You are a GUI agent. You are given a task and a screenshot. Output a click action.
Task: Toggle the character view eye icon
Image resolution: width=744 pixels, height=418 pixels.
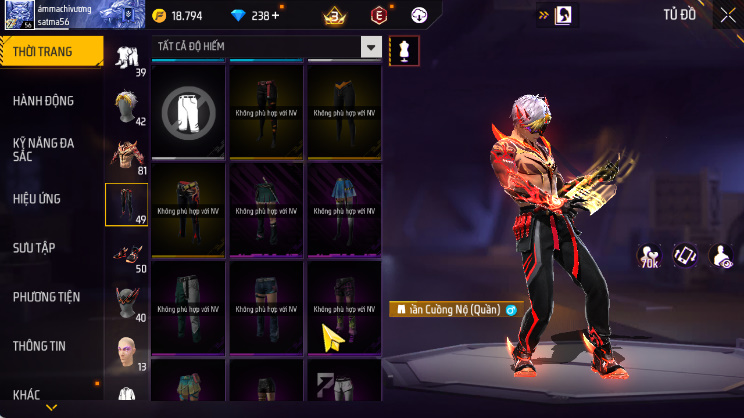(720, 256)
